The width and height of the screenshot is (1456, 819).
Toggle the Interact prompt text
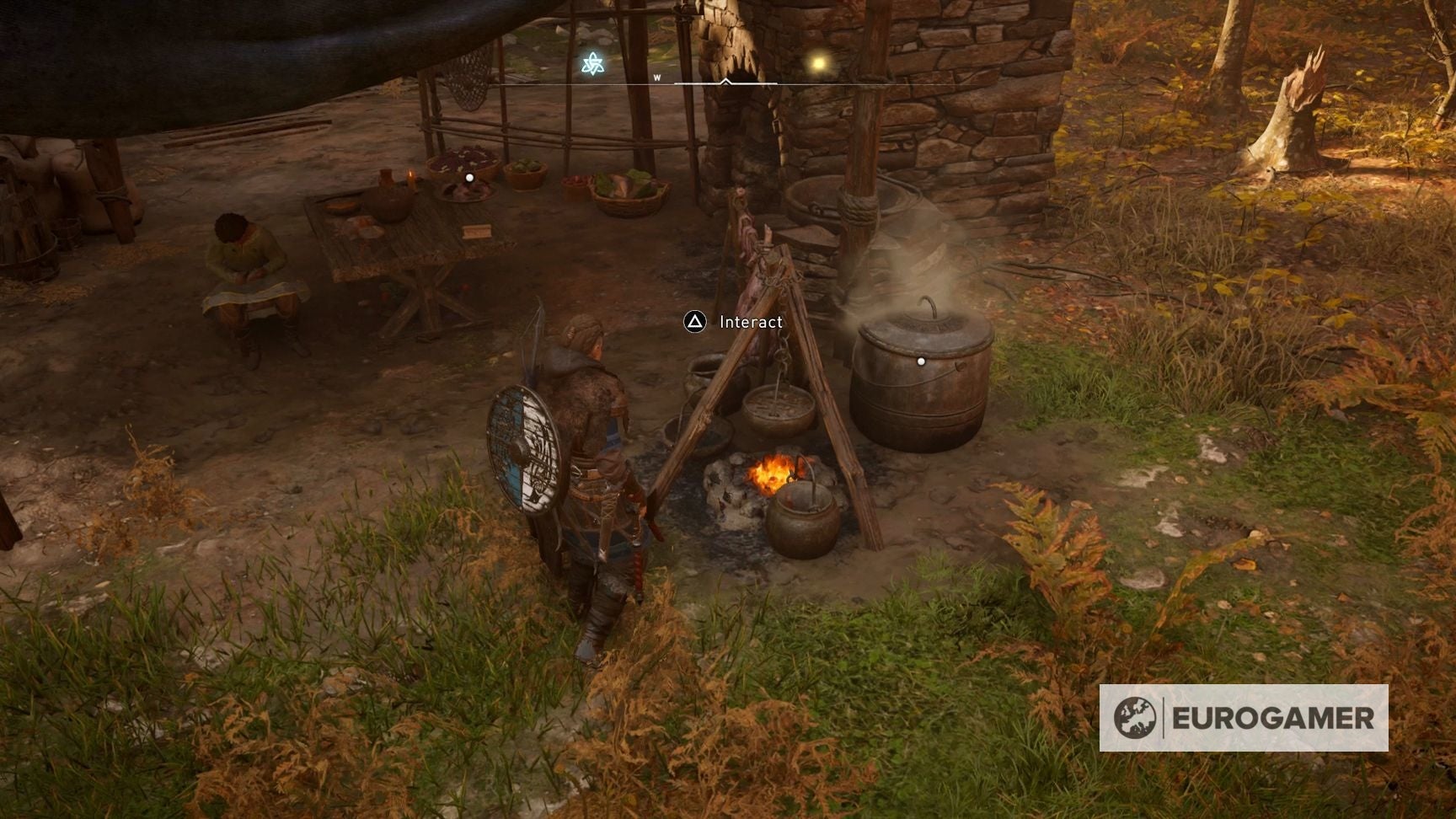point(750,321)
